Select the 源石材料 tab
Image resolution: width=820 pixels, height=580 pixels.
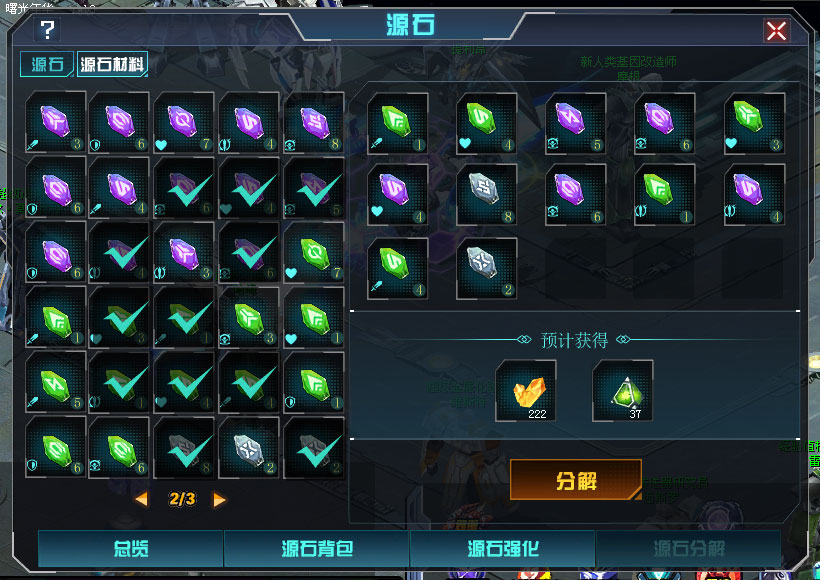pos(113,66)
